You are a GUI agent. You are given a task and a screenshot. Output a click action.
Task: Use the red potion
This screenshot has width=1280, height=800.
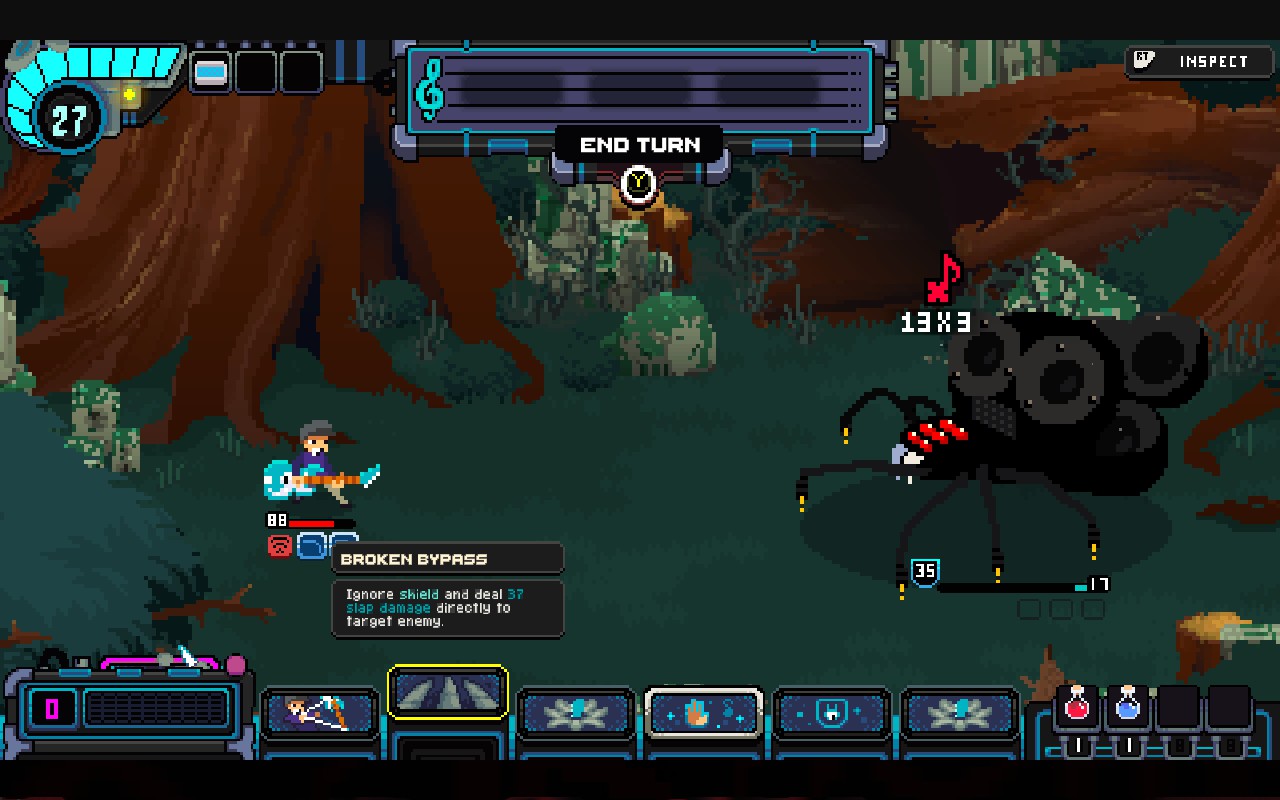pyautogui.click(x=1077, y=707)
